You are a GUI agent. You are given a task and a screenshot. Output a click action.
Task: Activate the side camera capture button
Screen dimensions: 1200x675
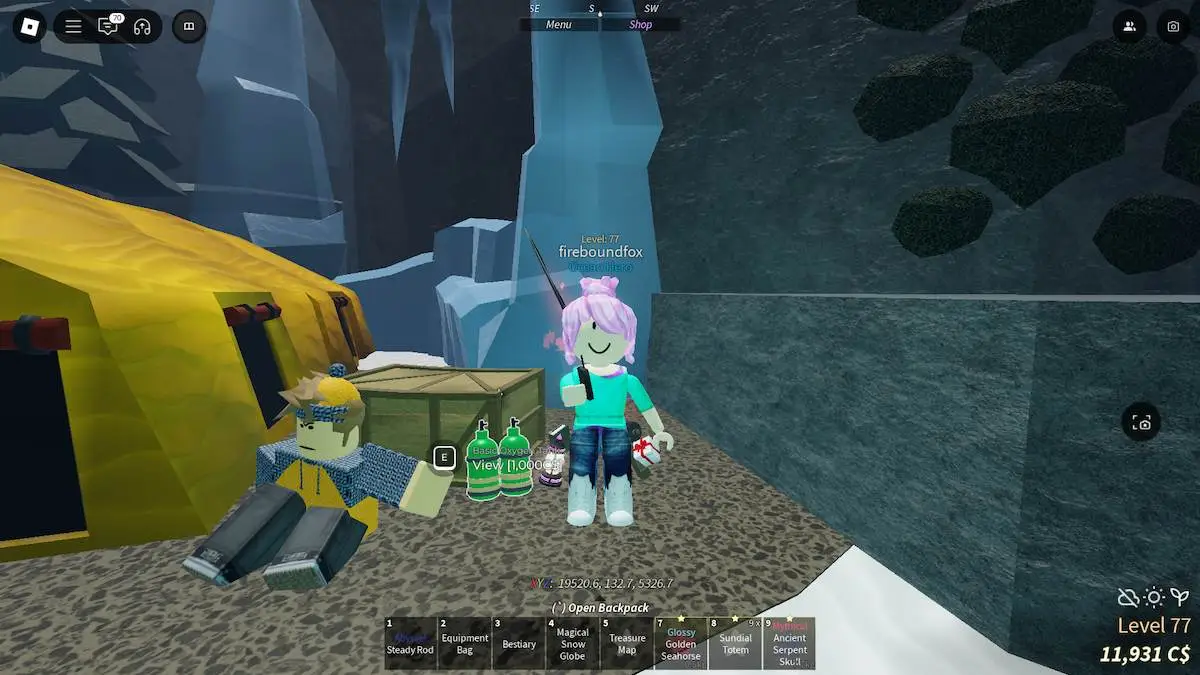tap(1142, 423)
